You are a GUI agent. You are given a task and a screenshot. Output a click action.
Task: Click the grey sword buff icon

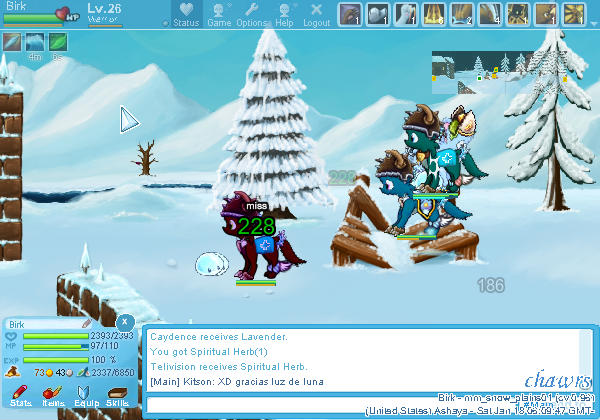click(x=12, y=42)
